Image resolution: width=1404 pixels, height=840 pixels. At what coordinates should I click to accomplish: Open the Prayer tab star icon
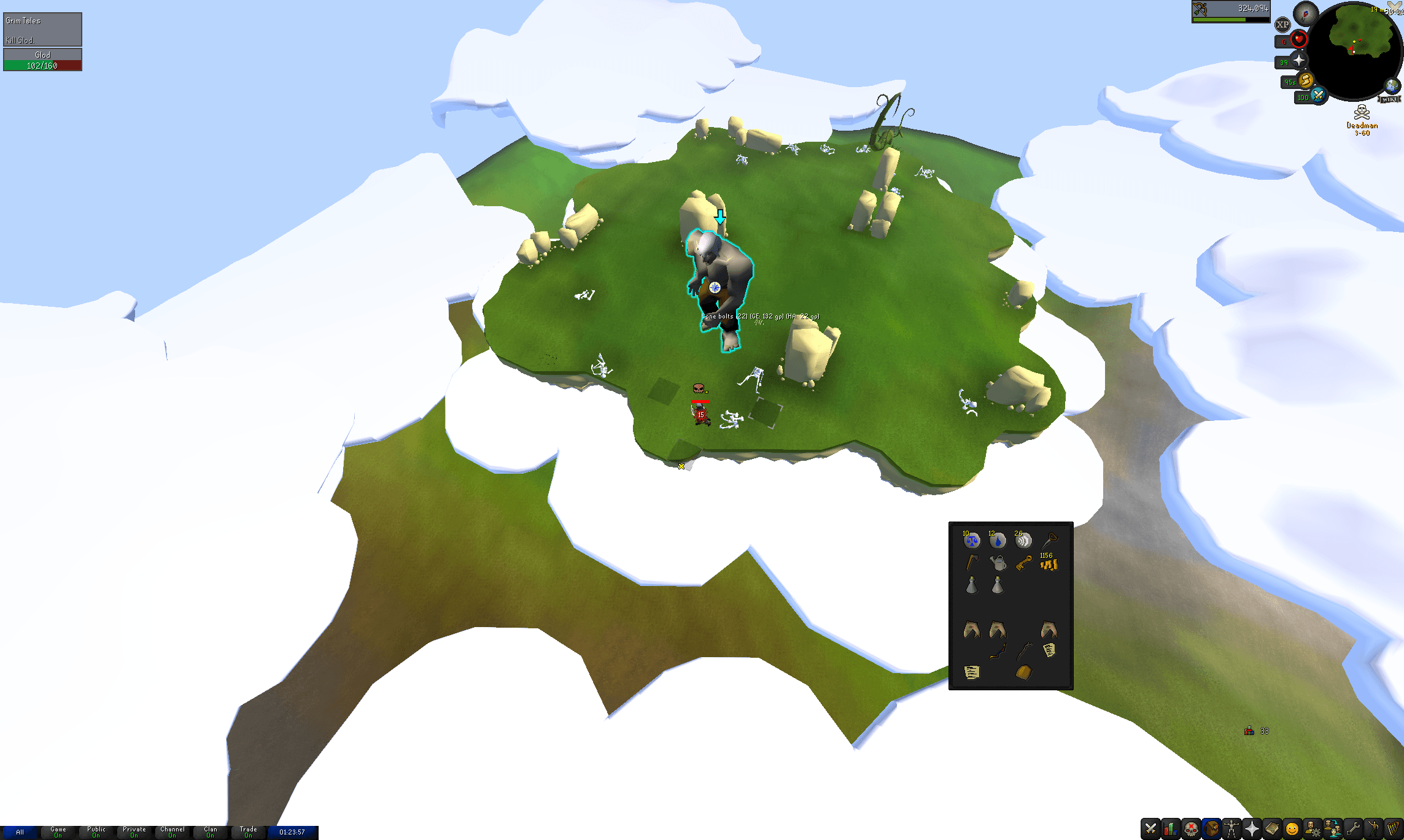click(x=1251, y=828)
